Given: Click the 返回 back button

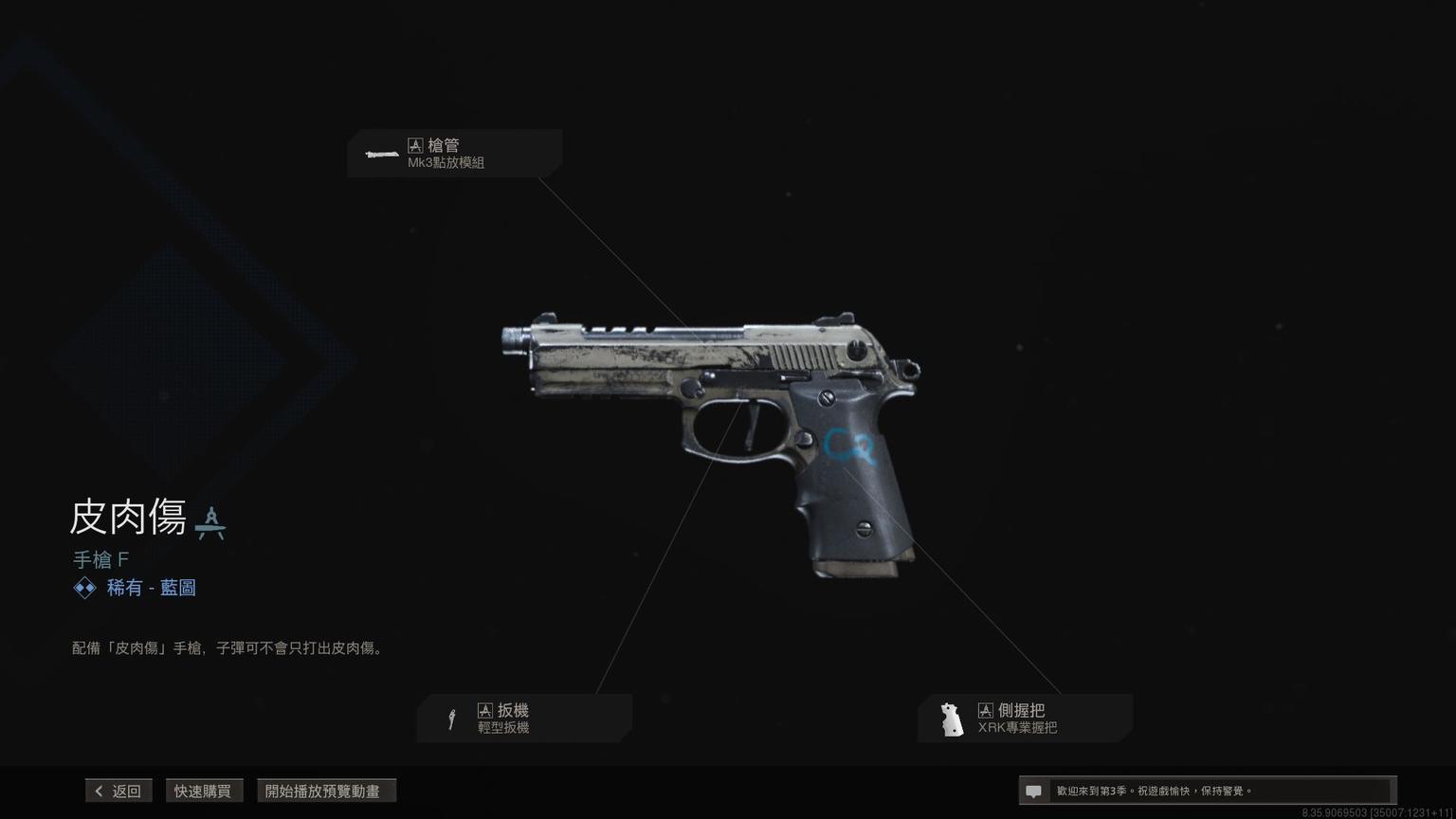Looking at the screenshot, I should [x=118, y=791].
